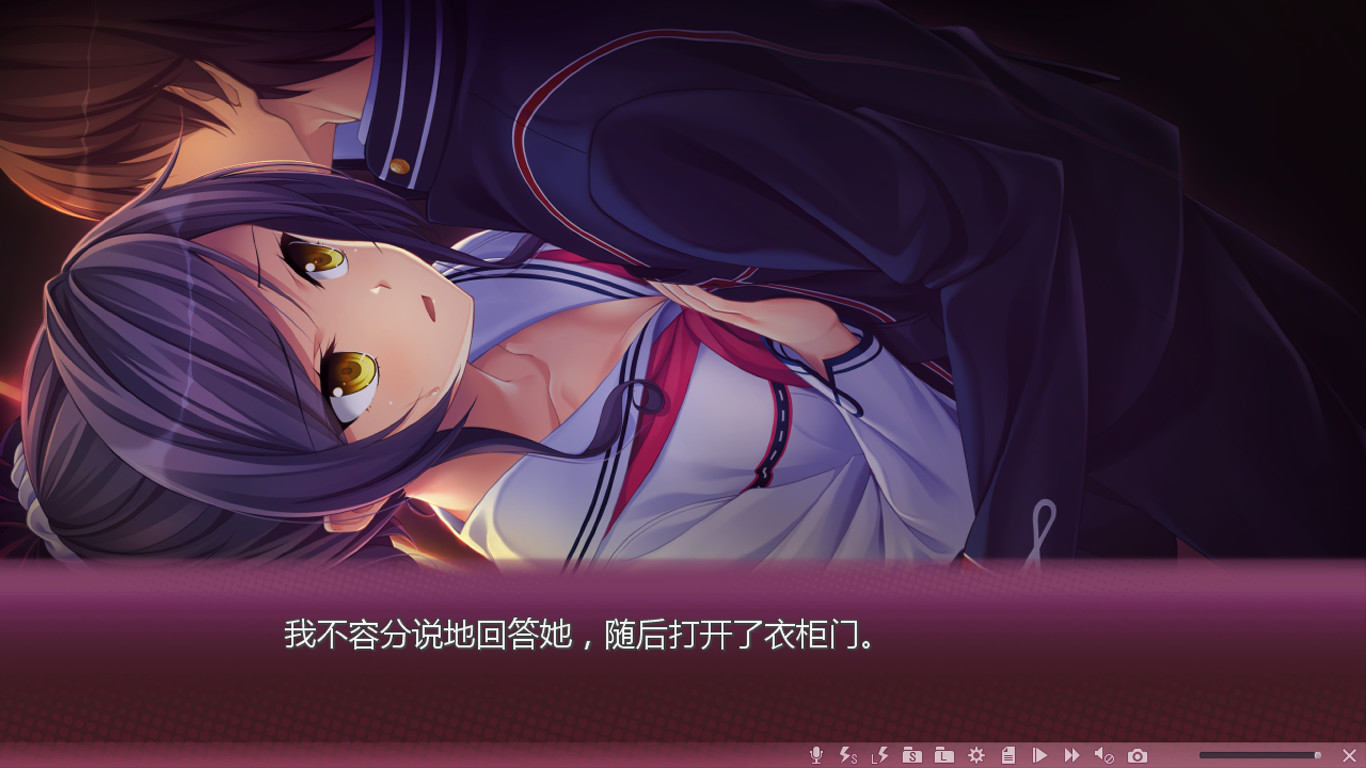Screen dimensions: 1366x768
Task: Quick load using the L lightning icon
Action: tap(879, 757)
